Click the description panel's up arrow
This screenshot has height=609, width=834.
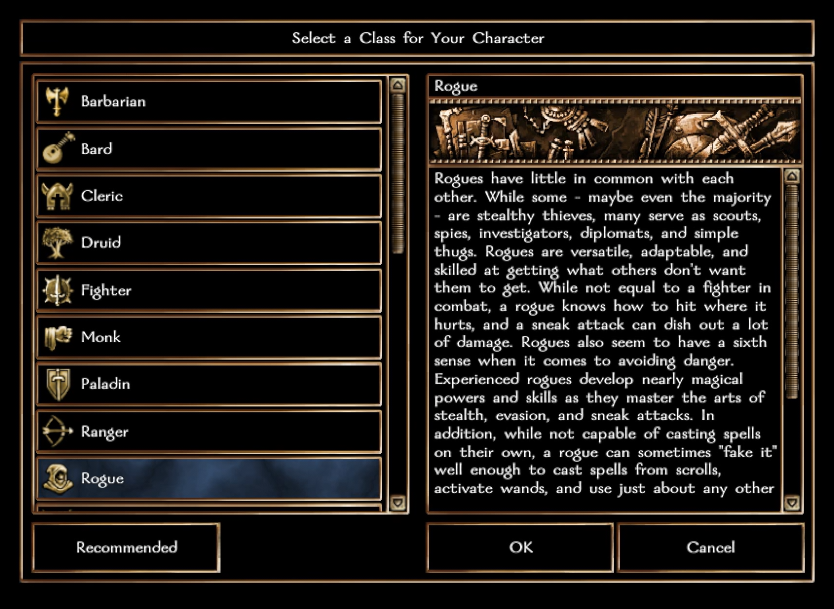[x=792, y=177]
